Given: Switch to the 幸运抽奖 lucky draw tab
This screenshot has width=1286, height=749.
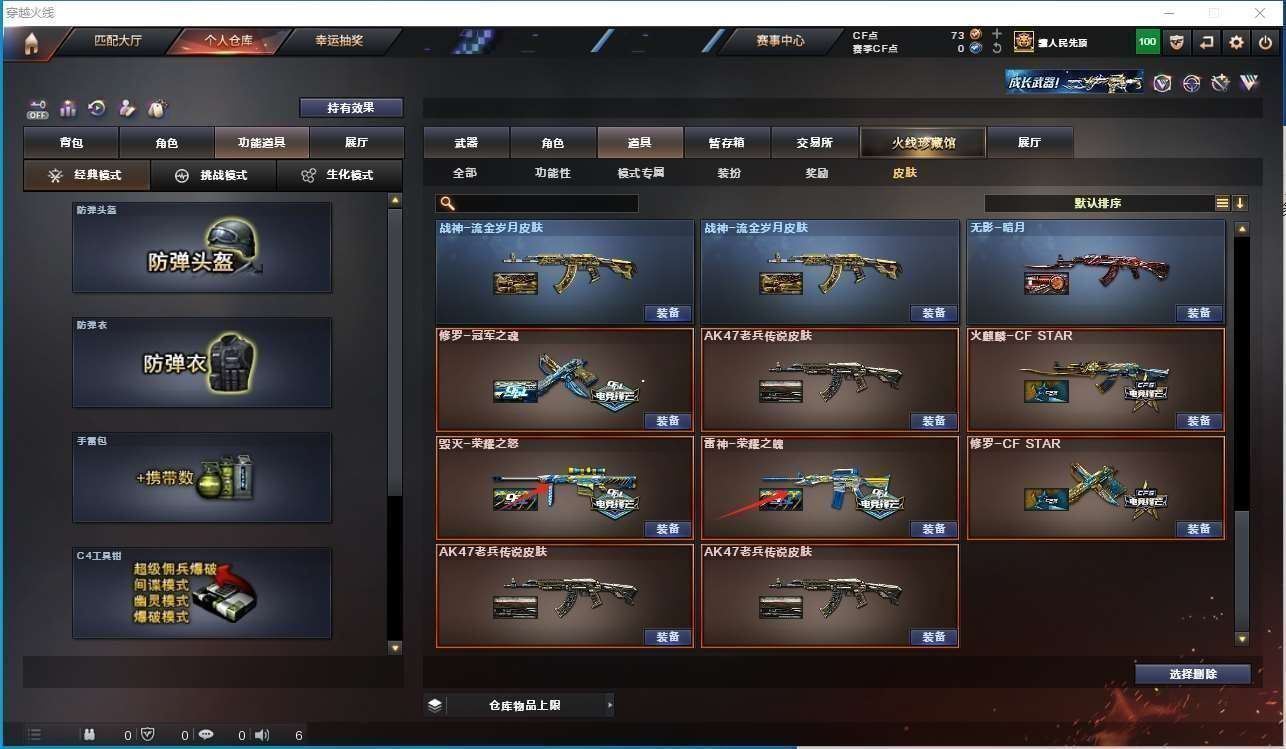Looking at the screenshot, I should [339, 41].
